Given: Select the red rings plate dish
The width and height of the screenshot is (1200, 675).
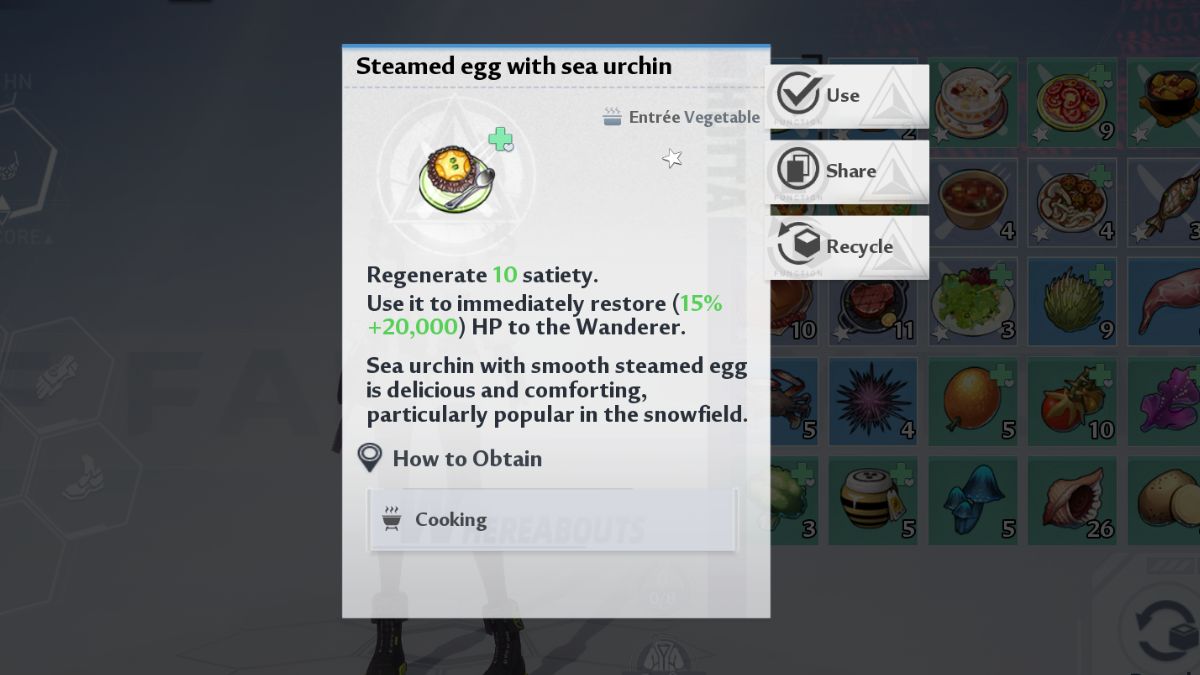Looking at the screenshot, I should coord(1072,102).
